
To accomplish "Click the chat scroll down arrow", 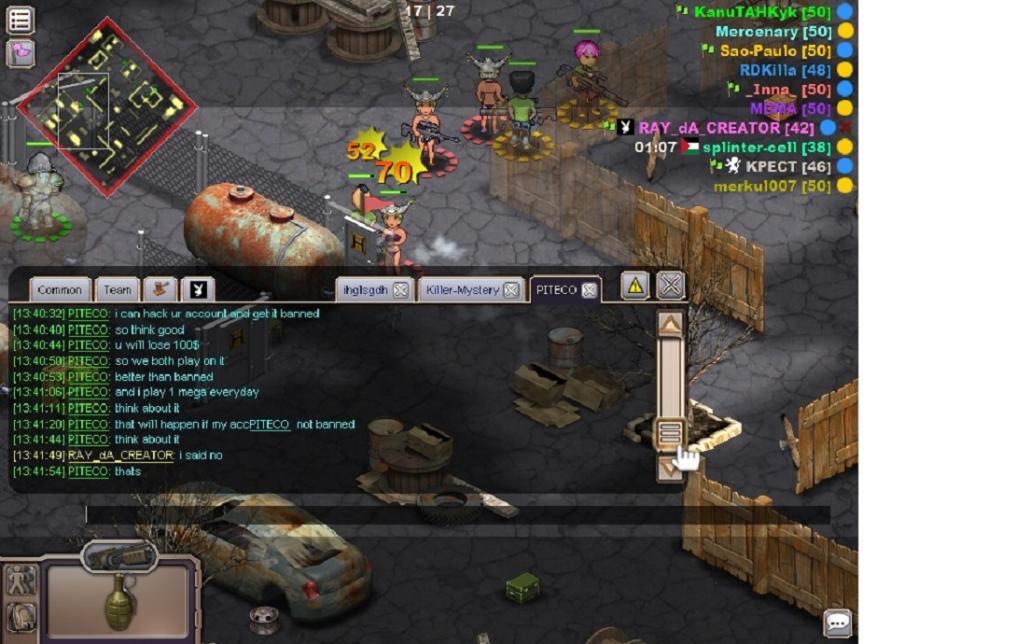I will [x=670, y=466].
